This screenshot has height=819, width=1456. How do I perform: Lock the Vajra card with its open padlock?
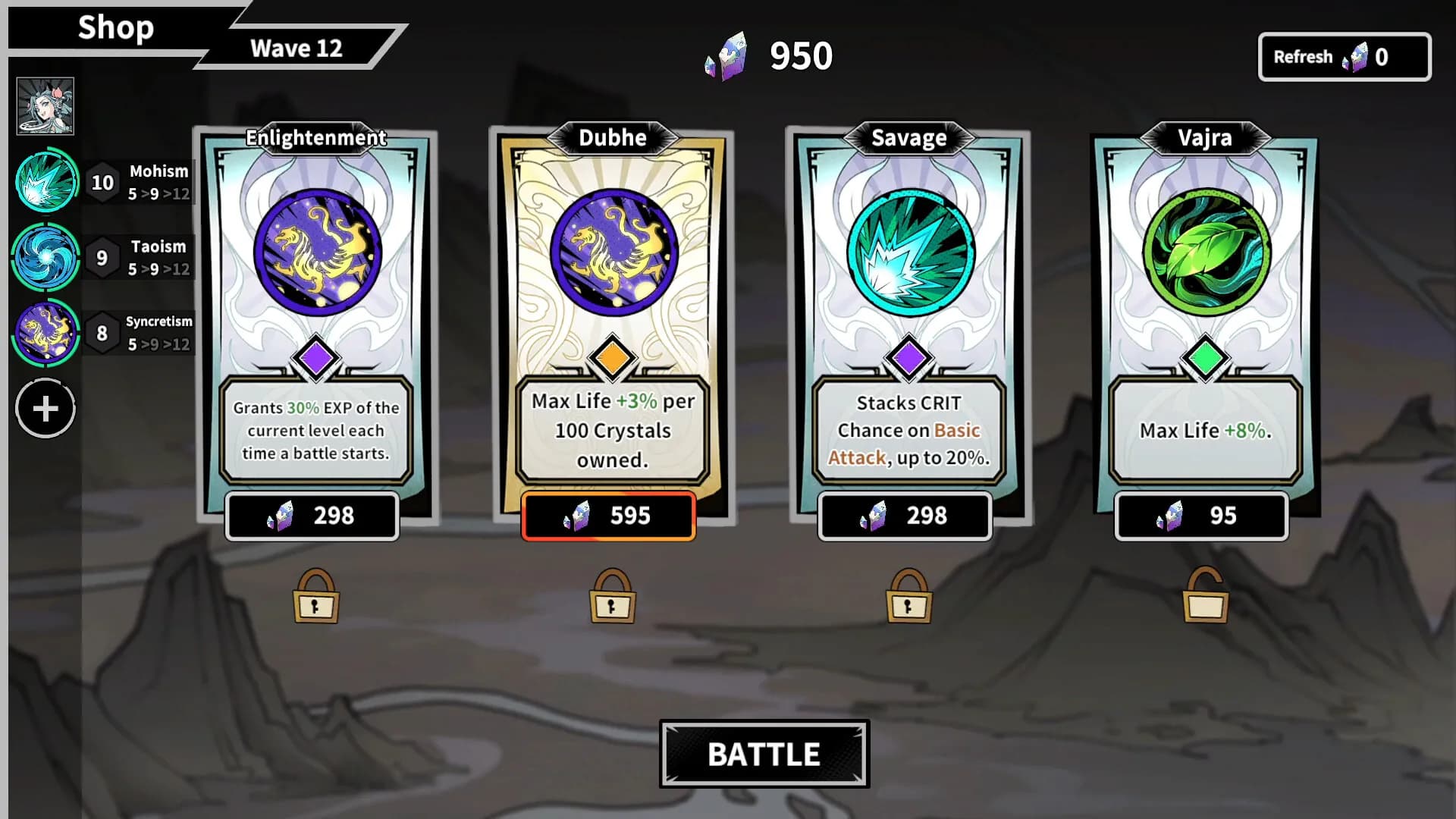click(1206, 598)
